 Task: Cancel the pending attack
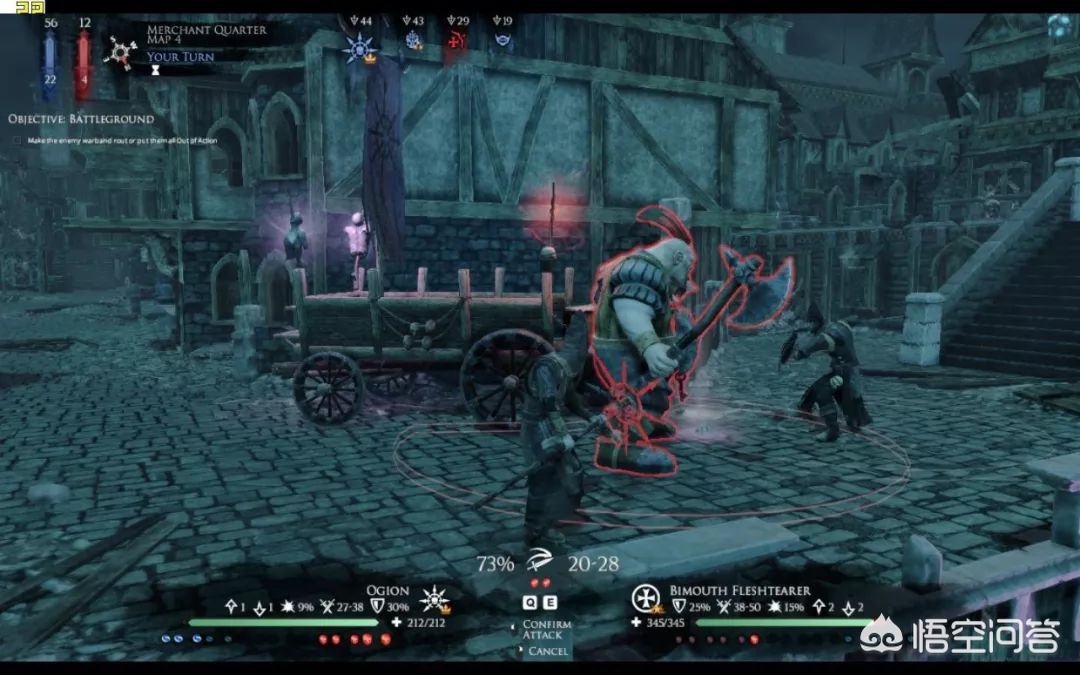click(x=546, y=651)
